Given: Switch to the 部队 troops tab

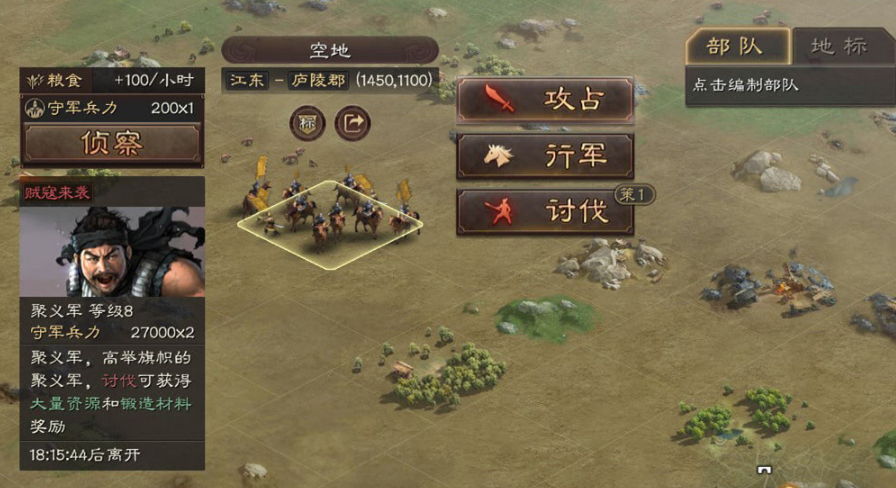Looking at the screenshot, I should [x=737, y=47].
